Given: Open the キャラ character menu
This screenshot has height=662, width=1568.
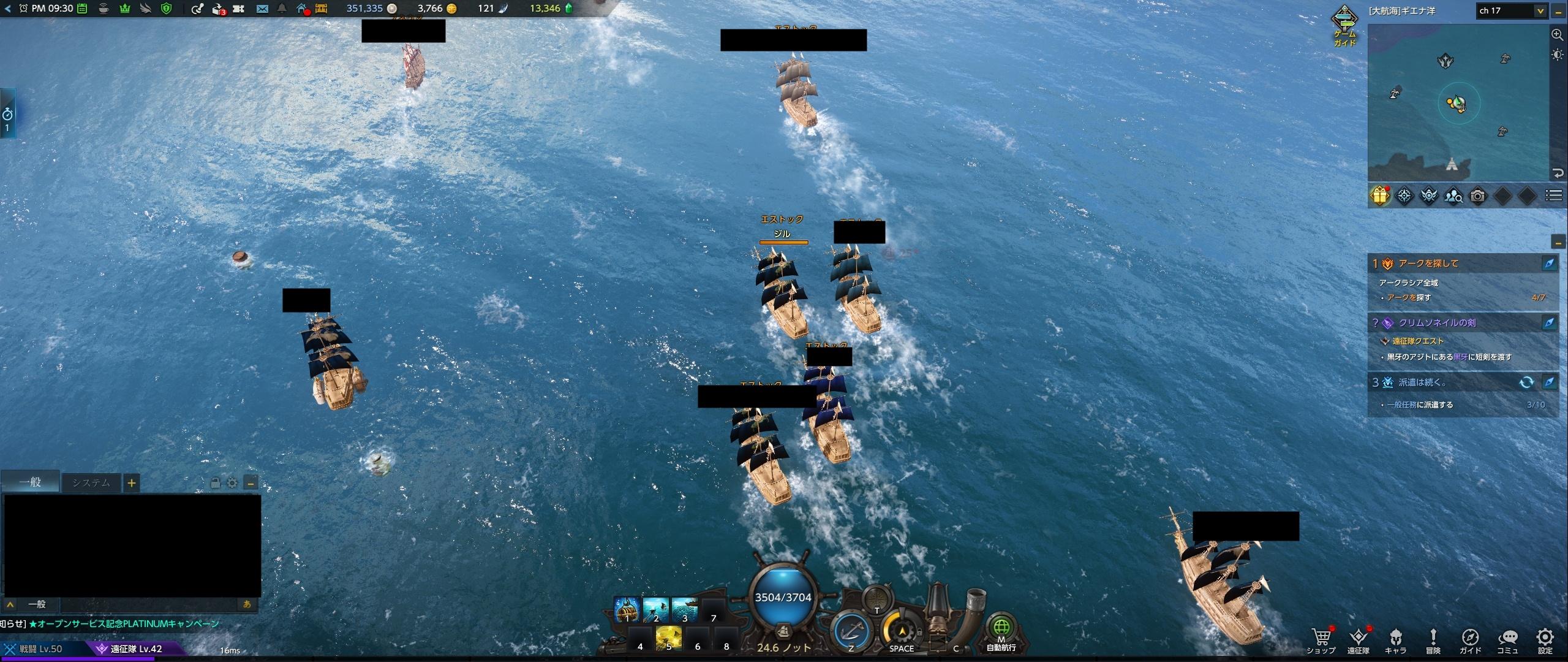Looking at the screenshot, I should tap(1395, 641).
